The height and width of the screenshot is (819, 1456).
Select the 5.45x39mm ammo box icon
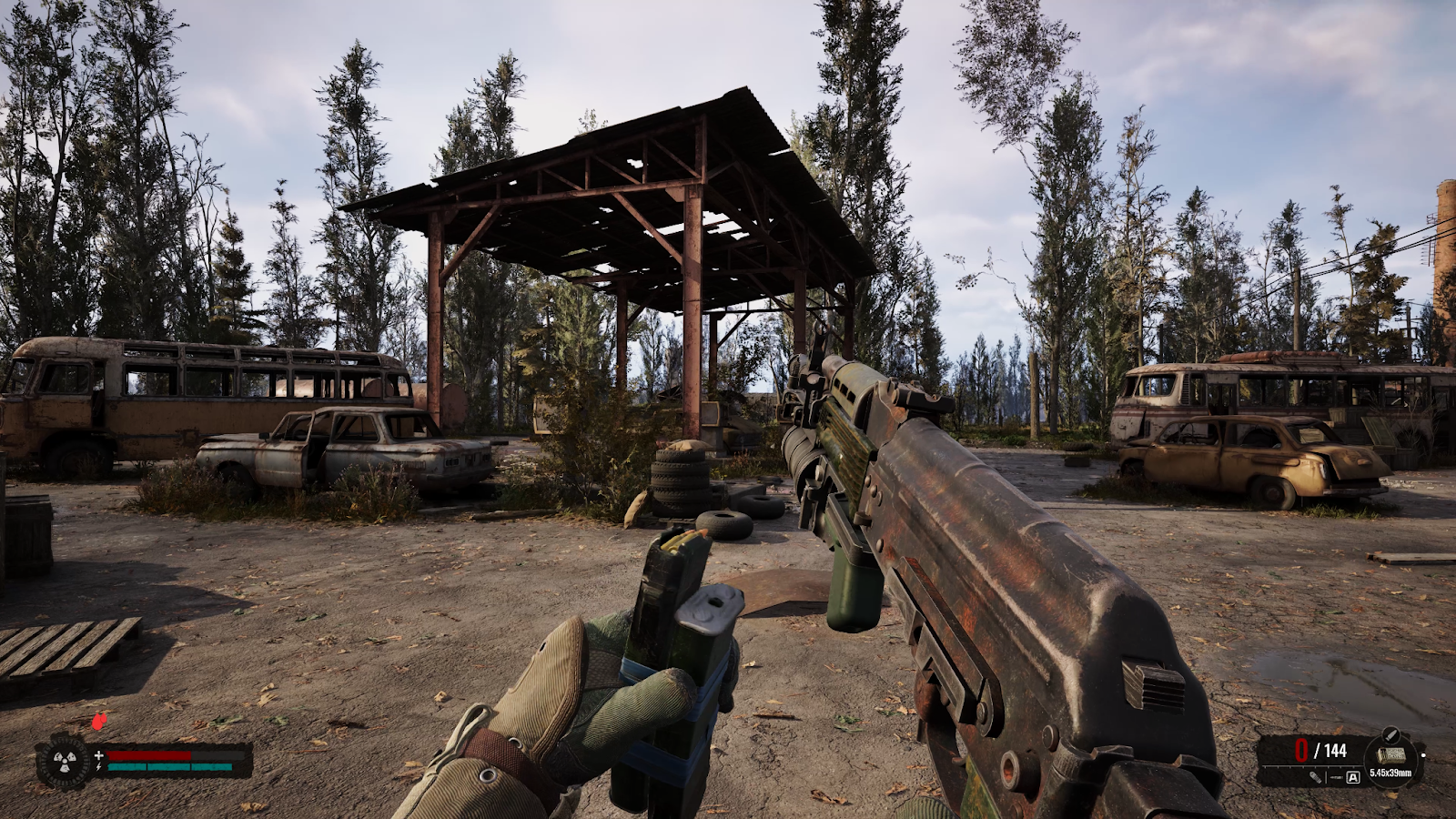point(1390,754)
